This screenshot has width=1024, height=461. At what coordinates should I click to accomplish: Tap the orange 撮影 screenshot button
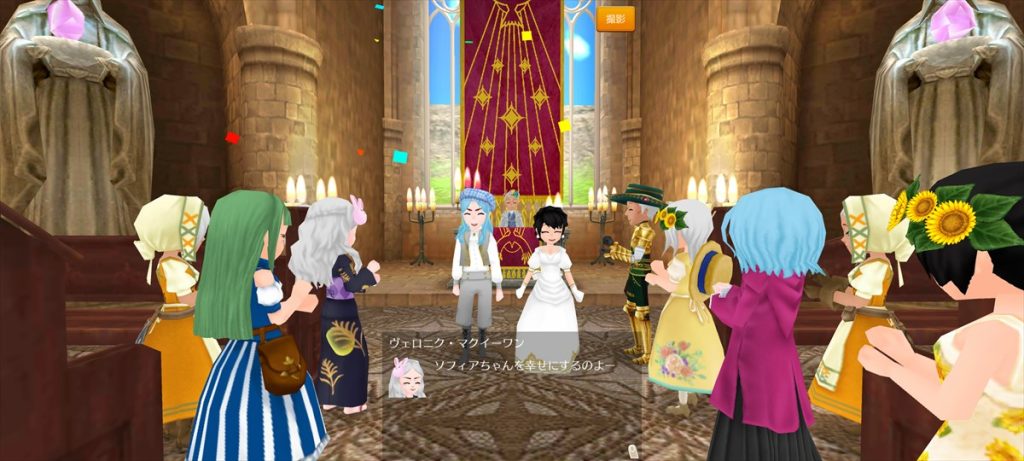pos(615,19)
